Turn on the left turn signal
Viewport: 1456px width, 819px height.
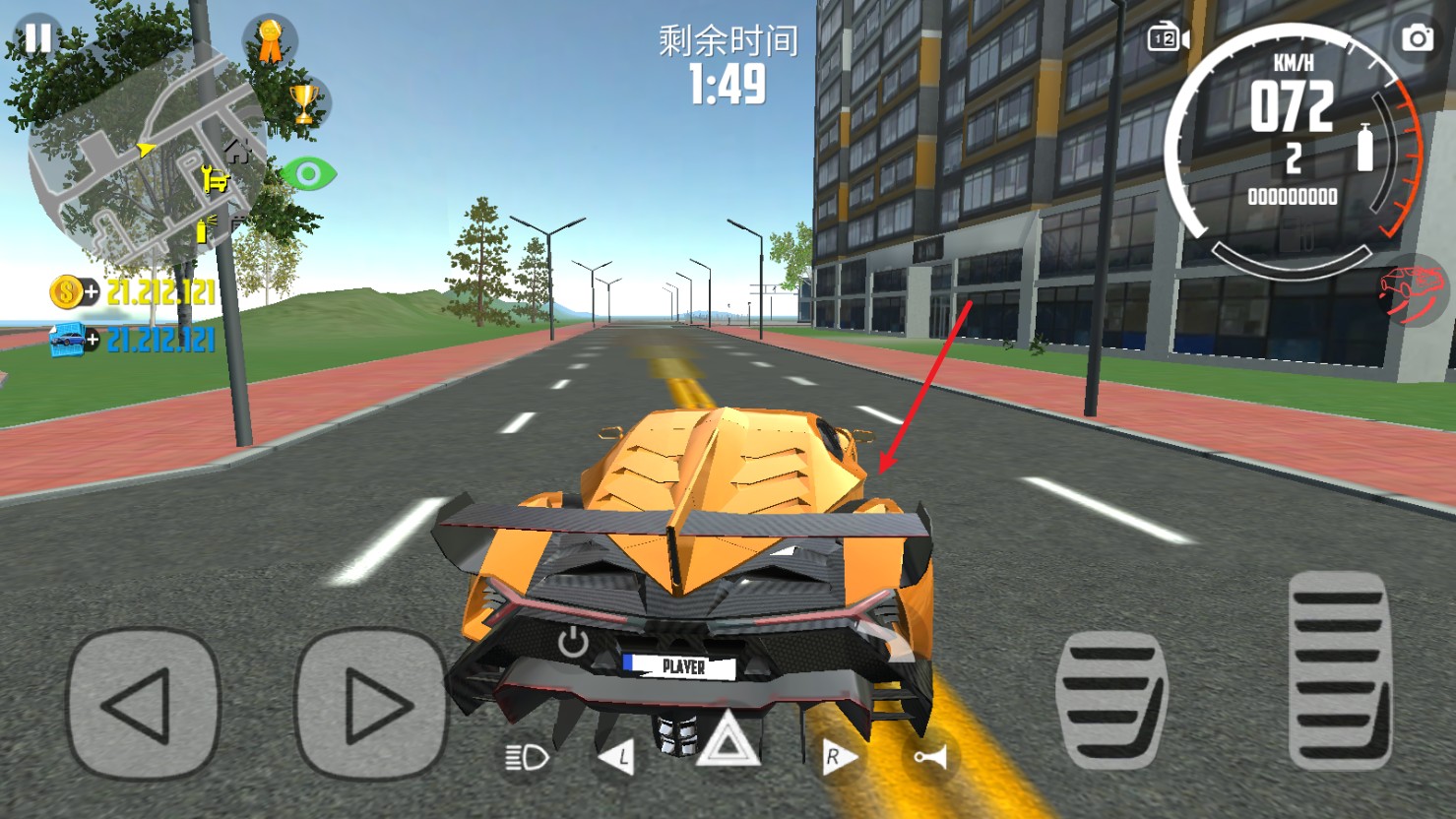617,757
